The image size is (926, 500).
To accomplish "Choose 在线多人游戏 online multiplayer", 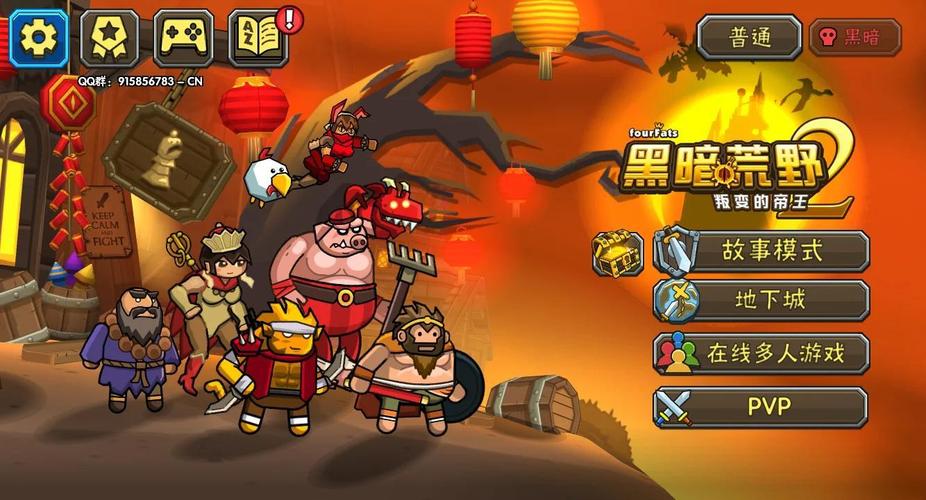I will click(762, 353).
